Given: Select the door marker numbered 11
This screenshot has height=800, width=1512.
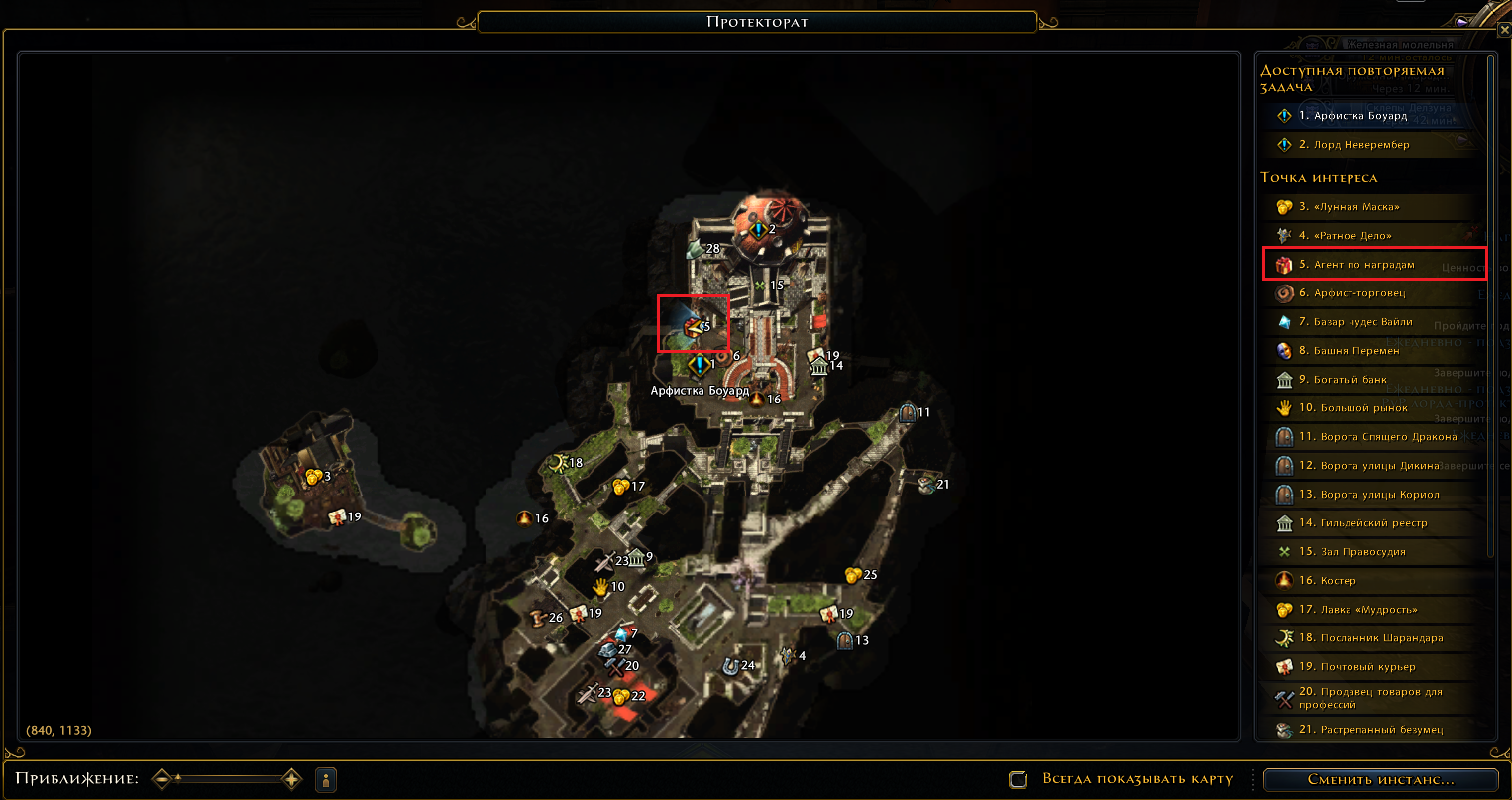Looking at the screenshot, I should (907, 413).
